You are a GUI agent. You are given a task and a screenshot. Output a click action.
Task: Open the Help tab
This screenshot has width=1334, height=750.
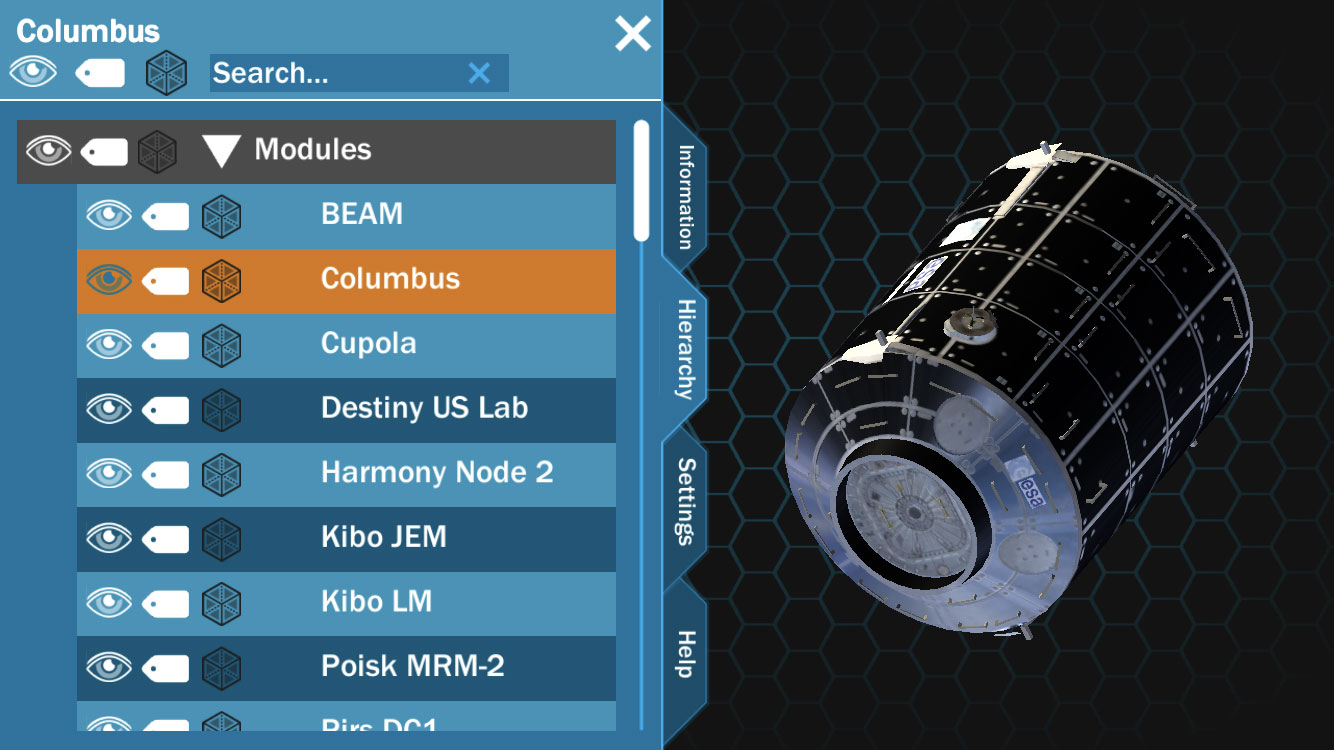(686, 654)
